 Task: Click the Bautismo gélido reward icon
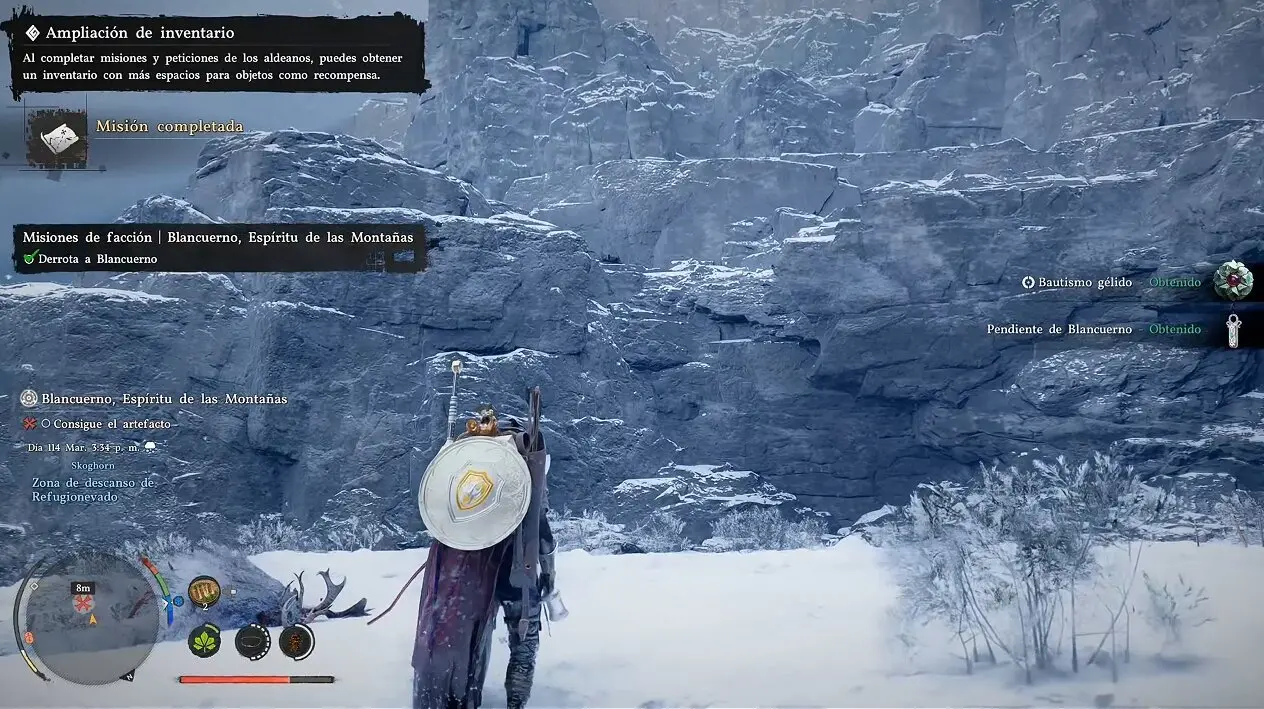(1233, 281)
